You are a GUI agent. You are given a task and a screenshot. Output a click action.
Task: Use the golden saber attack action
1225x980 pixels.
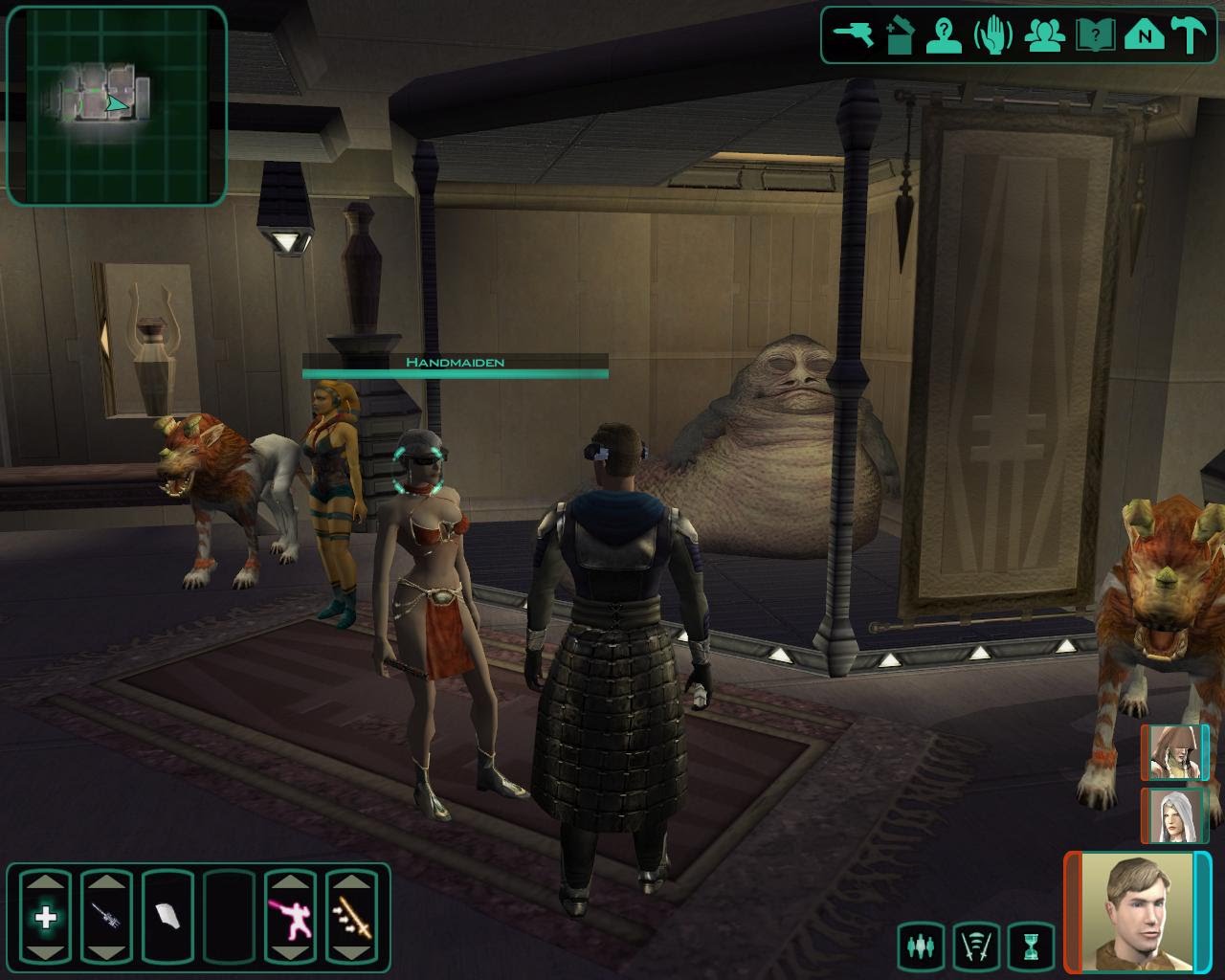point(351,918)
